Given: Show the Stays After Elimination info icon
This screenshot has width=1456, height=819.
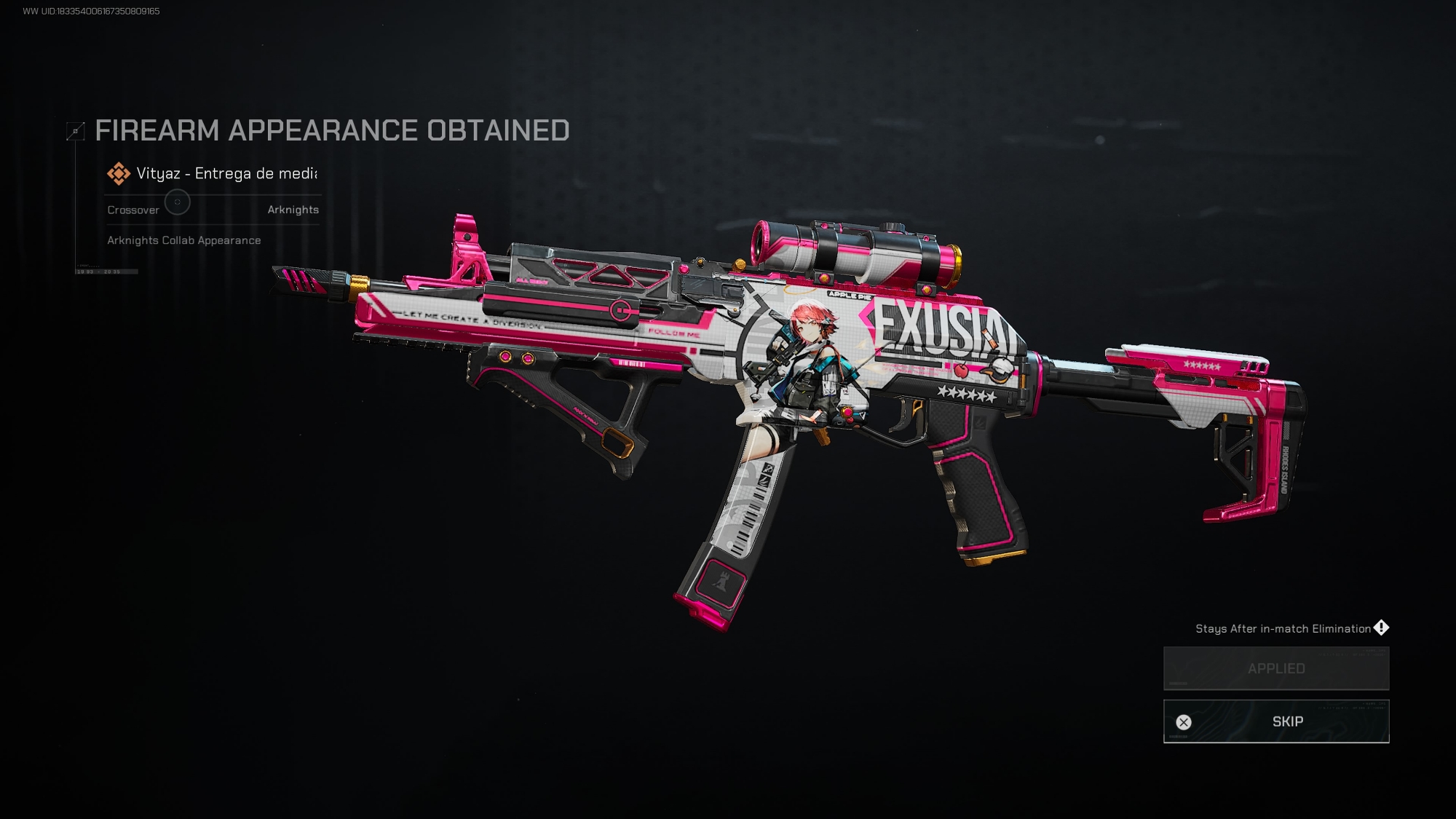Looking at the screenshot, I should point(1381,628).
